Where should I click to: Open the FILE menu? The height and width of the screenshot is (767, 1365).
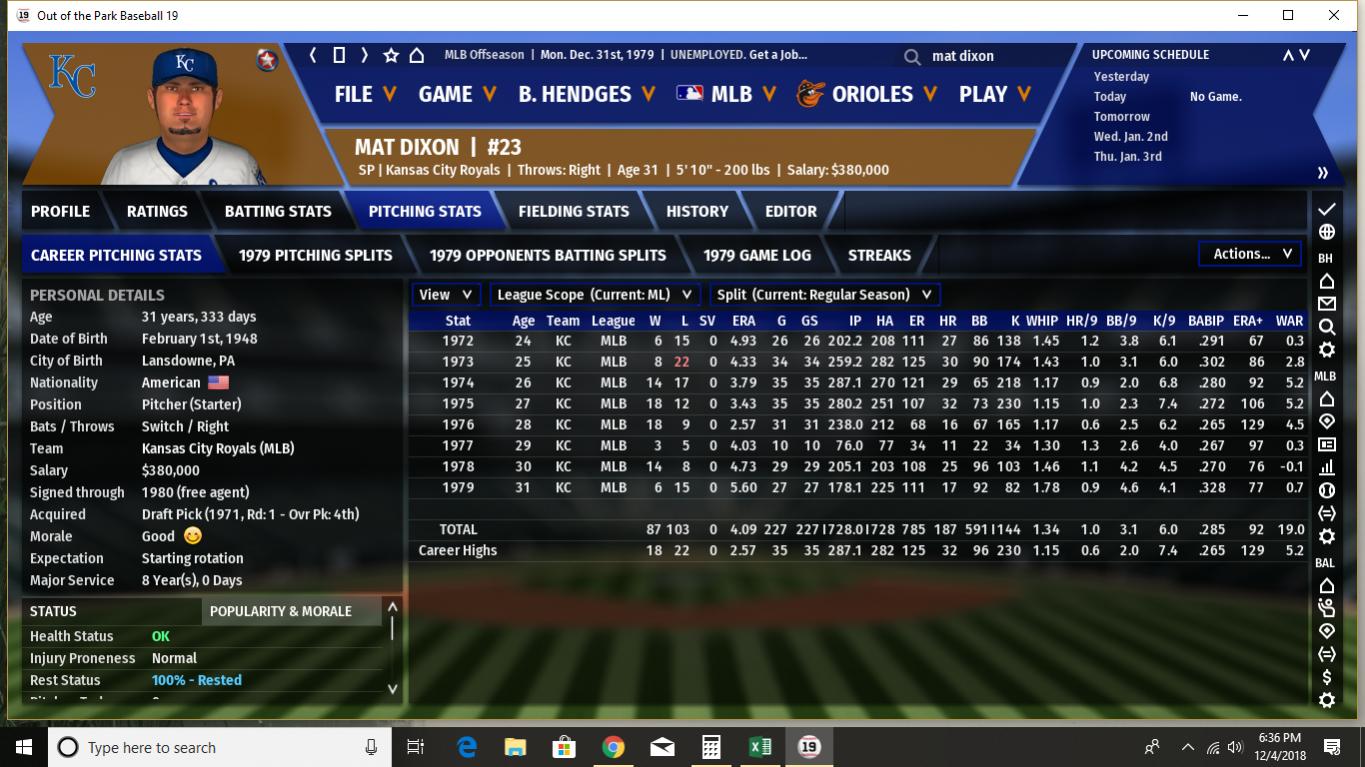(x=365, y=94)
